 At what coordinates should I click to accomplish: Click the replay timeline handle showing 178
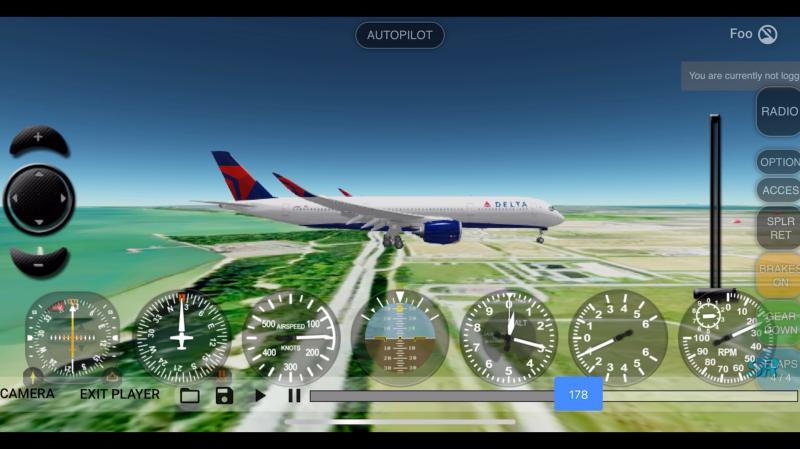coord(578,395)
